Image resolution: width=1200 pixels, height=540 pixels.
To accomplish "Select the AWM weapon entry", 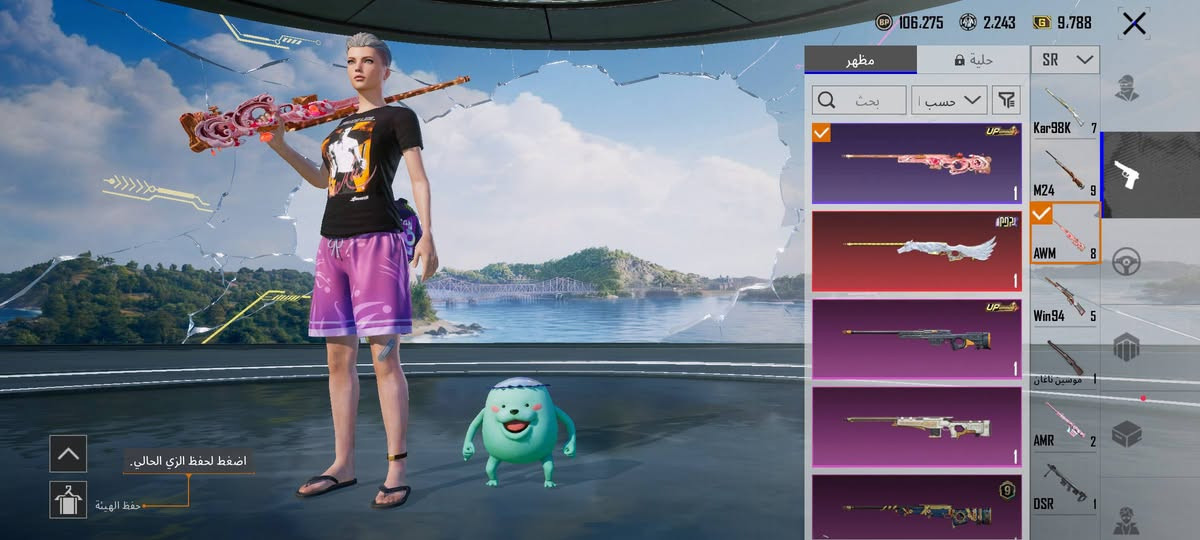I will pos(1065,235).
